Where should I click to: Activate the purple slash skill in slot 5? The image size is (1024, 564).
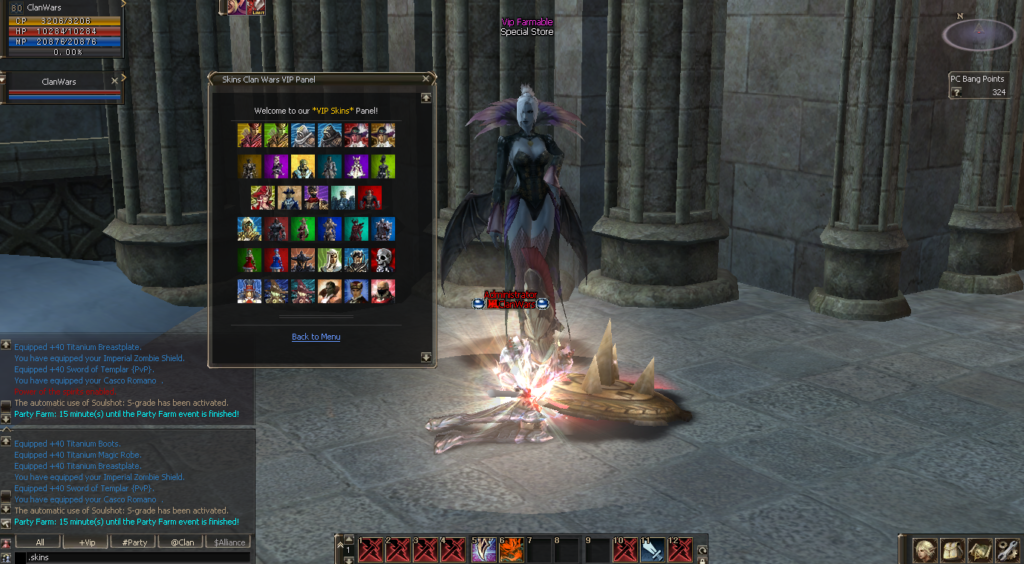484,550
